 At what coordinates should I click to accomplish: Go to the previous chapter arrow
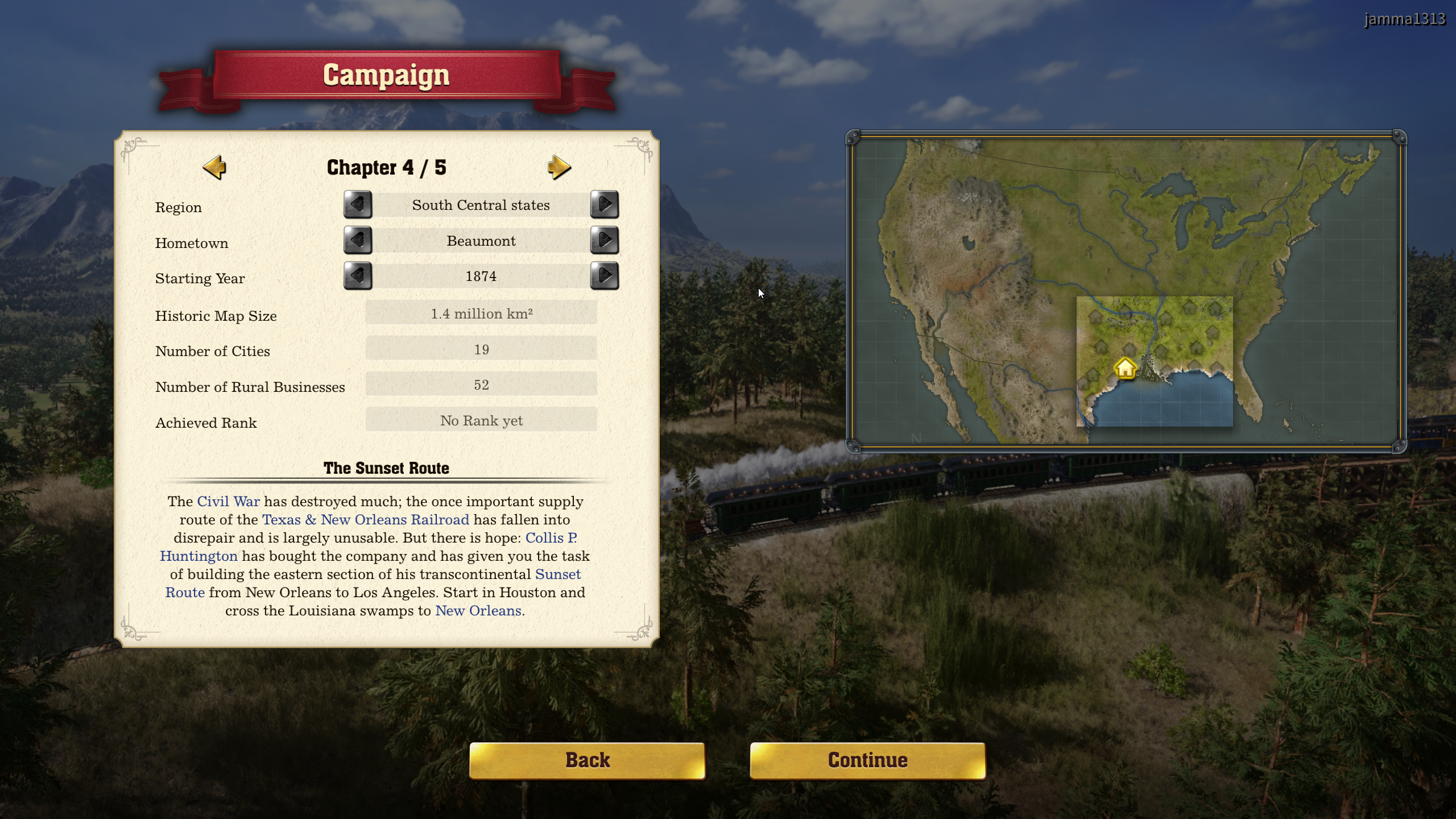tap(214, 167)
